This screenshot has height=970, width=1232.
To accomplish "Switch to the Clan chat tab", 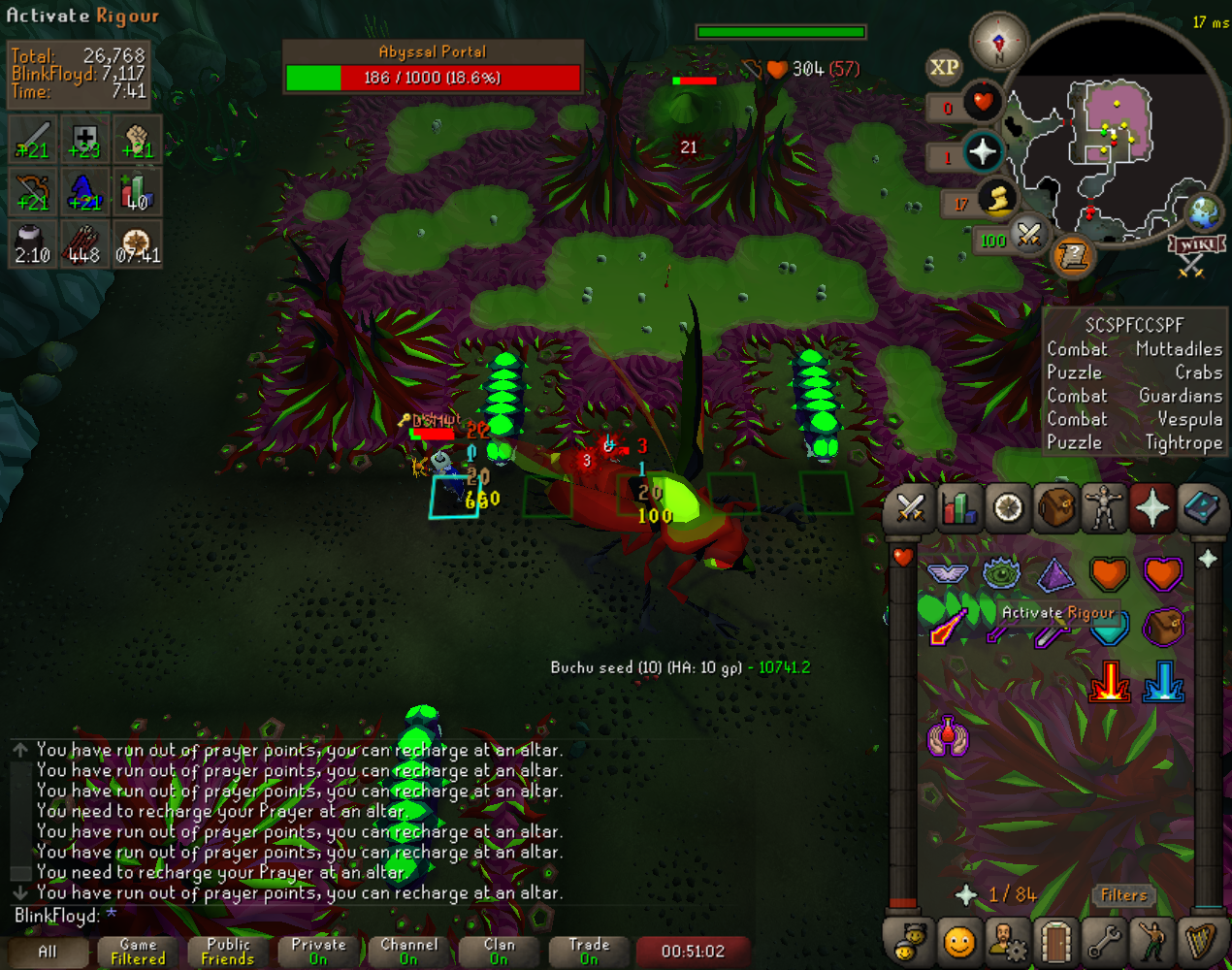I will tap(499, 951).
